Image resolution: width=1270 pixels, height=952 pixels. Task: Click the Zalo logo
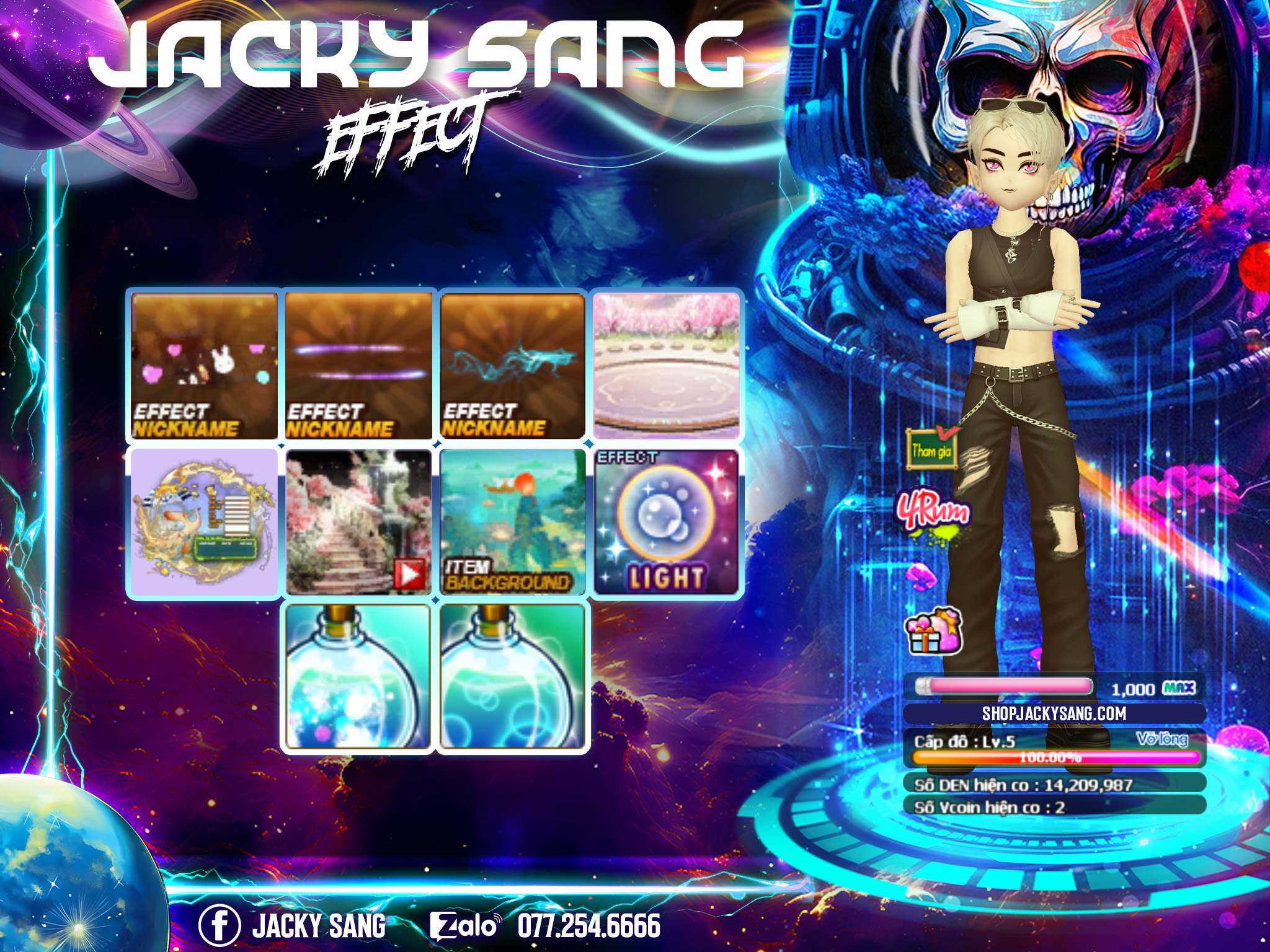464,926
